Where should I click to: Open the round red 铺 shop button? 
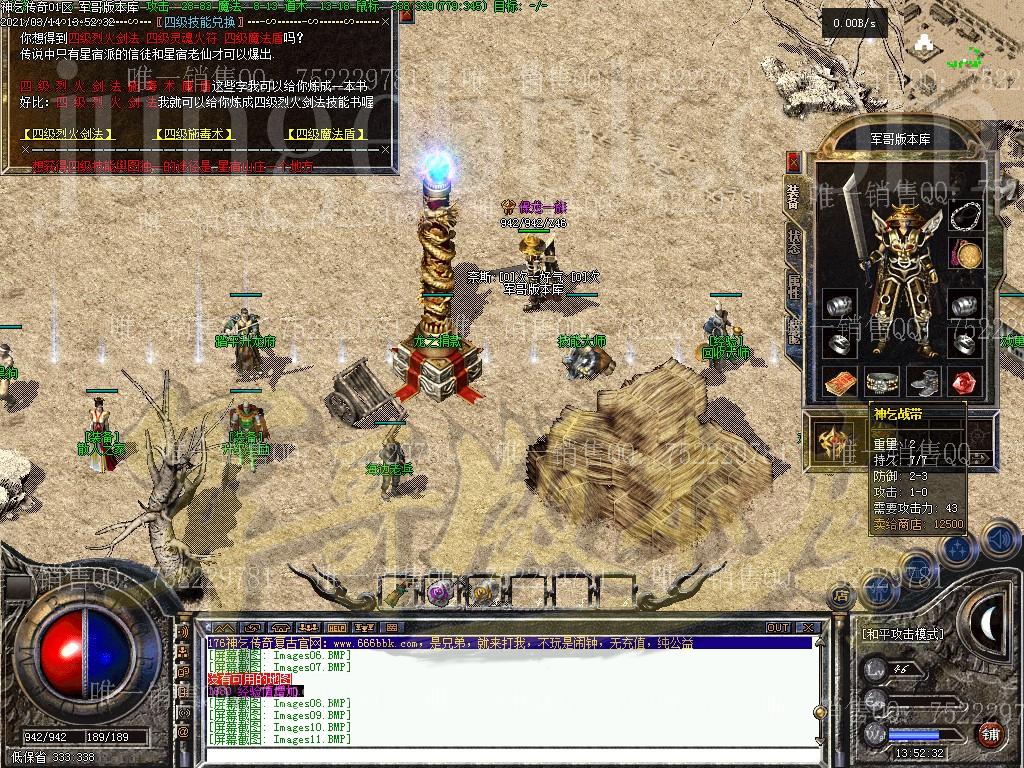pyautogui.click(x=990, y=735)
